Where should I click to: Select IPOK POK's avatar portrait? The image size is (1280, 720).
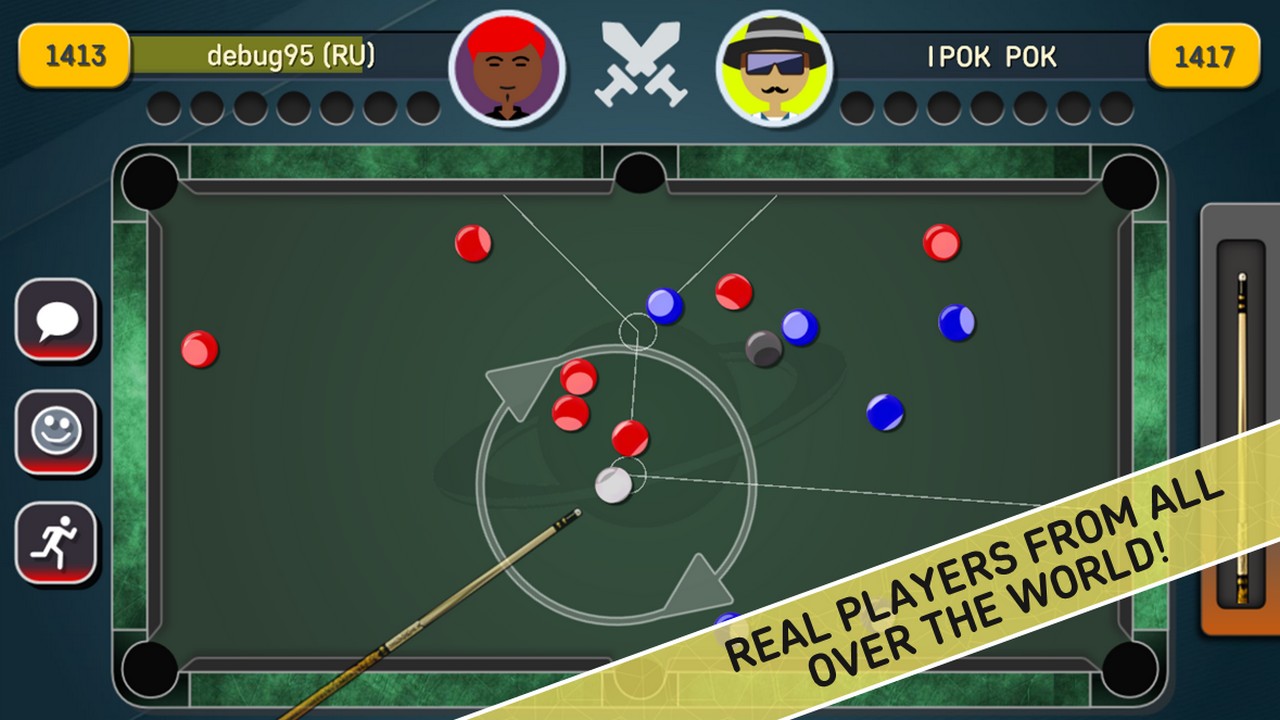click(x=775, y=63)
